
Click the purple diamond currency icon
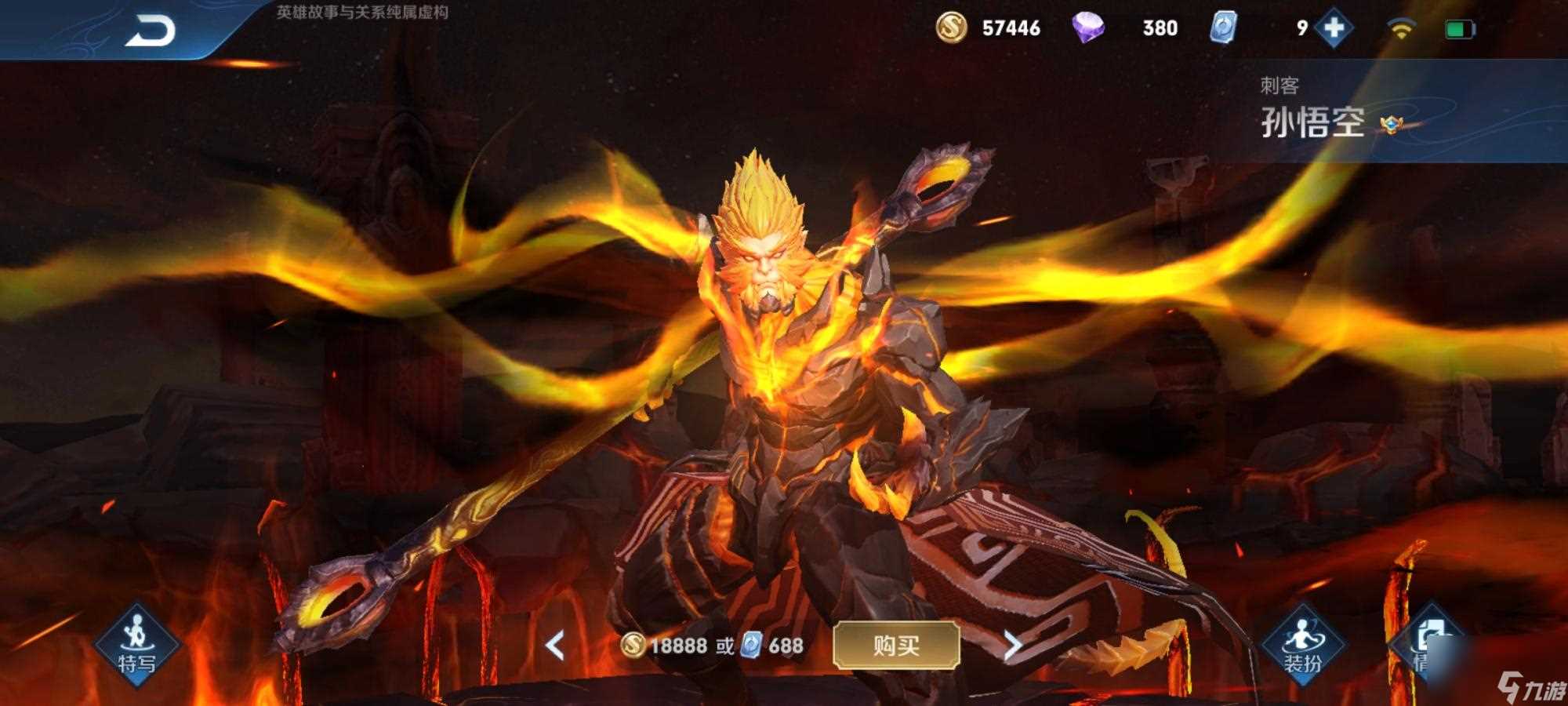click(1090, 28)
